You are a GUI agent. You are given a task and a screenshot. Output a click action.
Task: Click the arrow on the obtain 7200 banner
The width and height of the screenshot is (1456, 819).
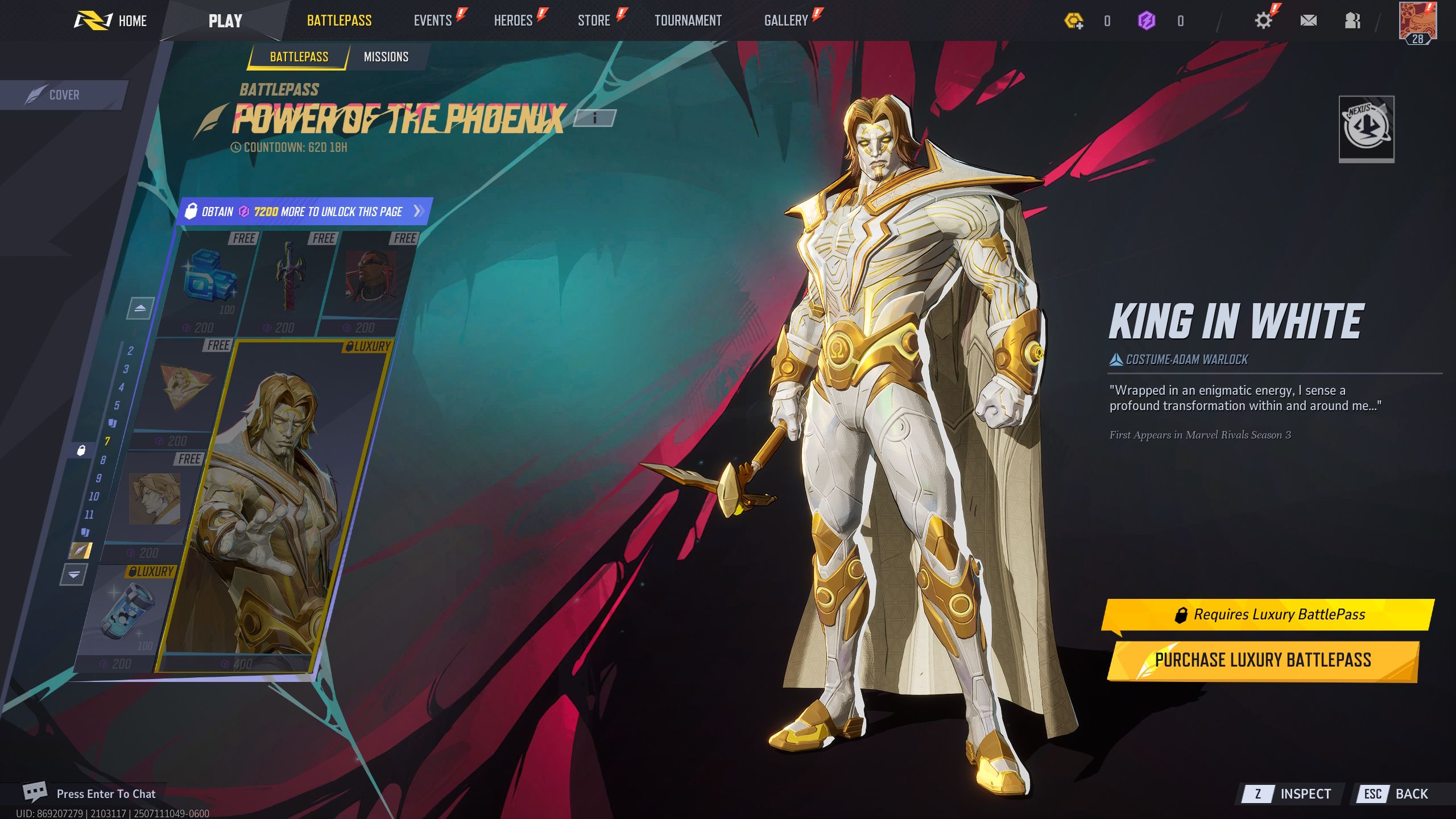[418, 210]
